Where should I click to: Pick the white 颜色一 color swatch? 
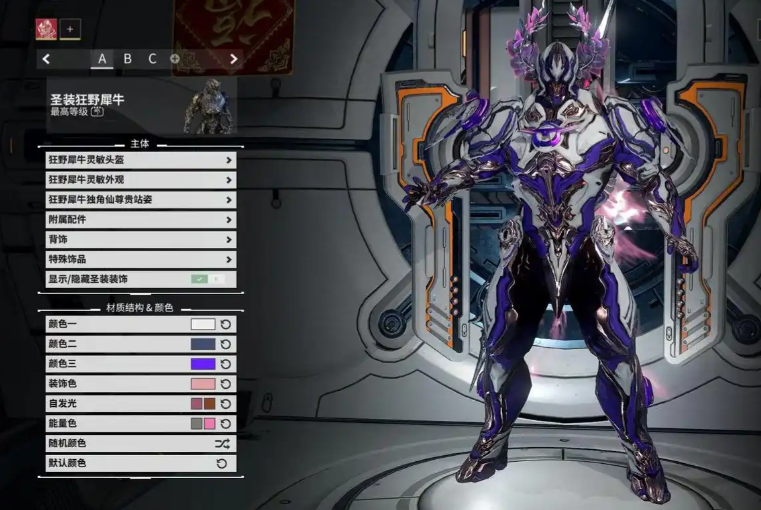coord(203,324)
